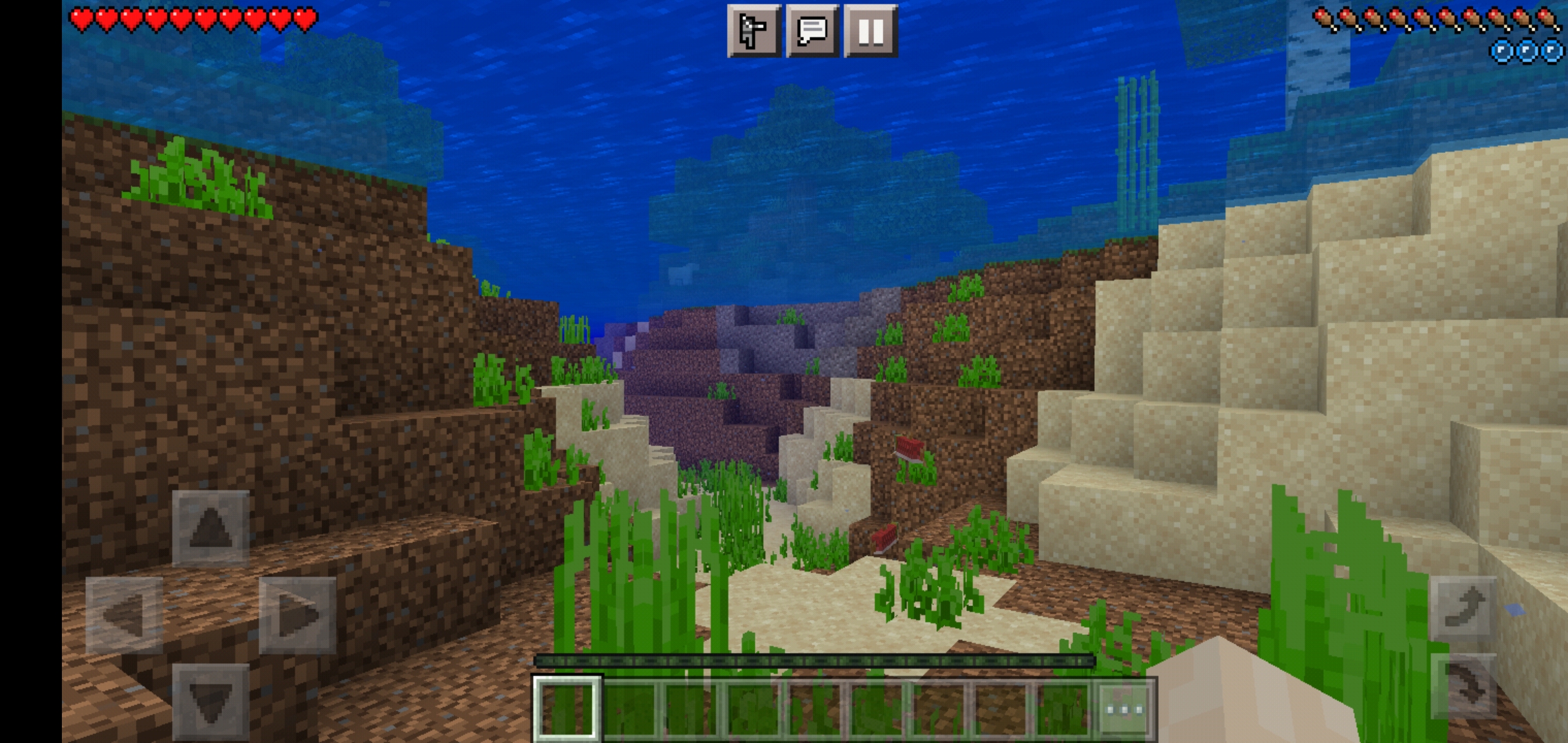Open the emote menu button
Viewport: 1568px width, 743px height.
(754, 31)
